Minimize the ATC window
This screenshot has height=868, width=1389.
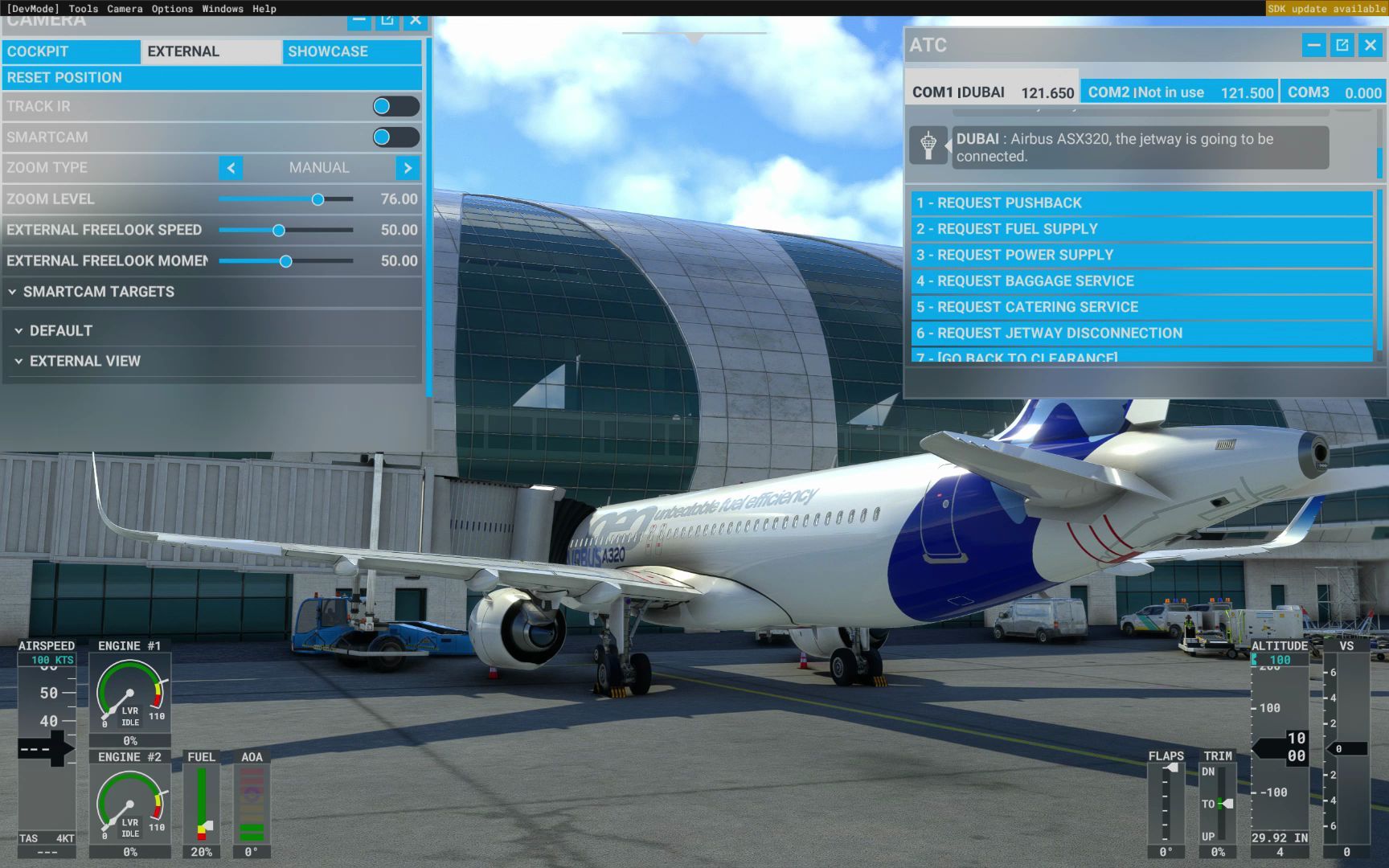(x=1313, y=46)
